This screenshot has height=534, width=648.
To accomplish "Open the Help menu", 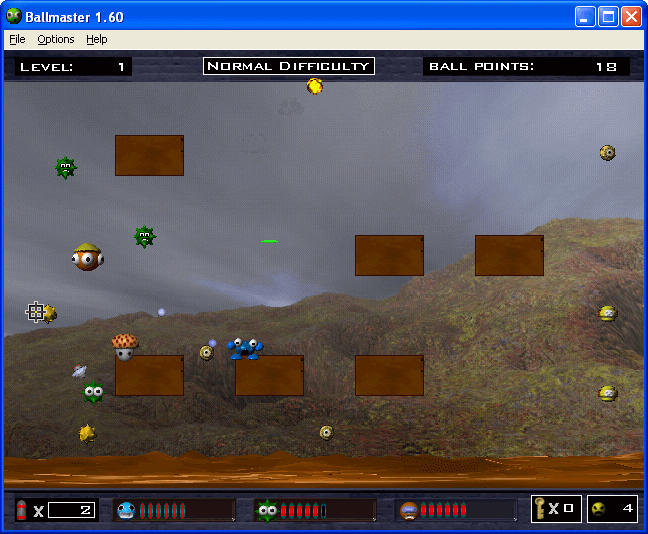I will pyautogui.click(x=96, y=39).
